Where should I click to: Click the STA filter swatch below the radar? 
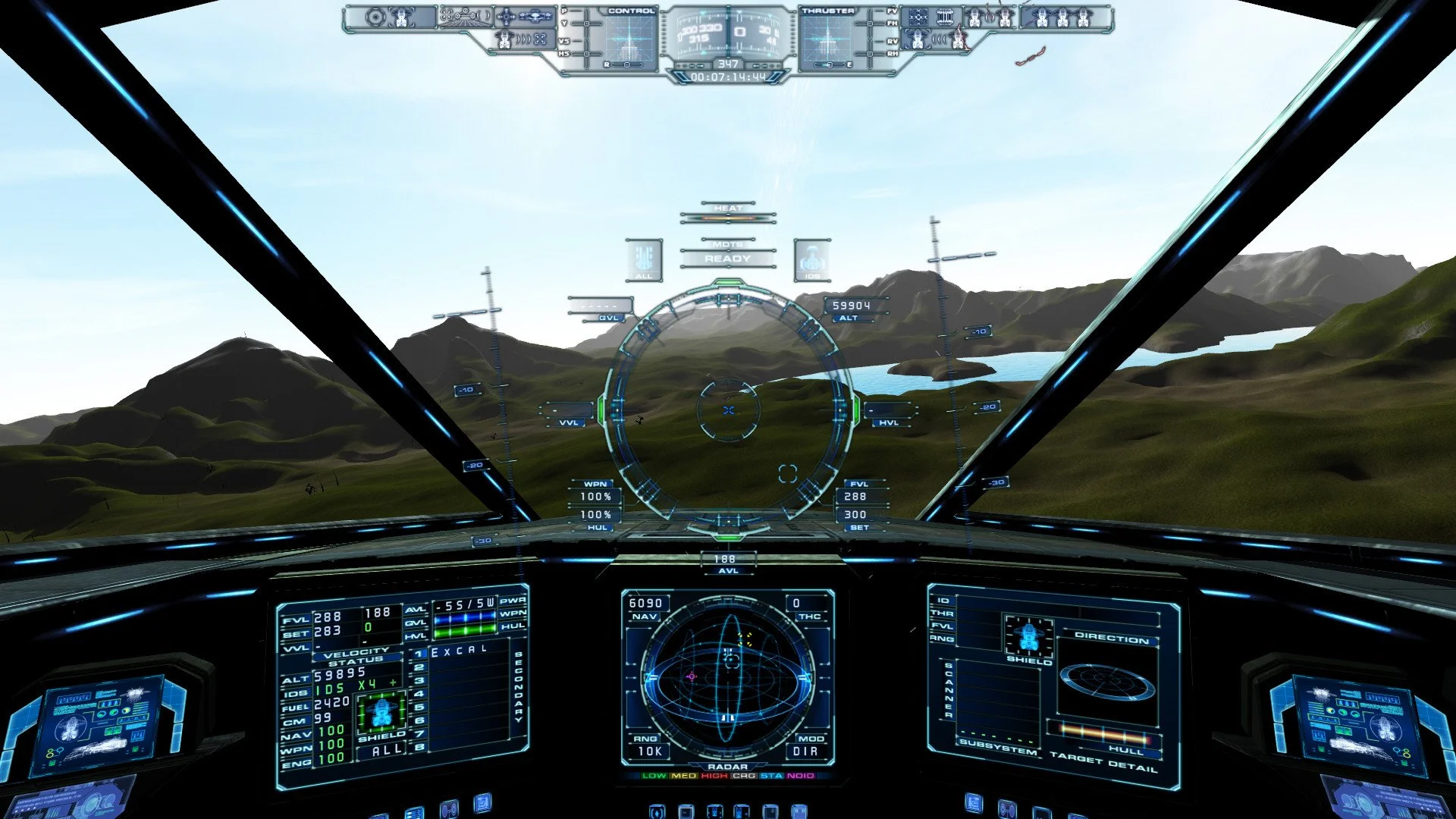coord(769,777)
